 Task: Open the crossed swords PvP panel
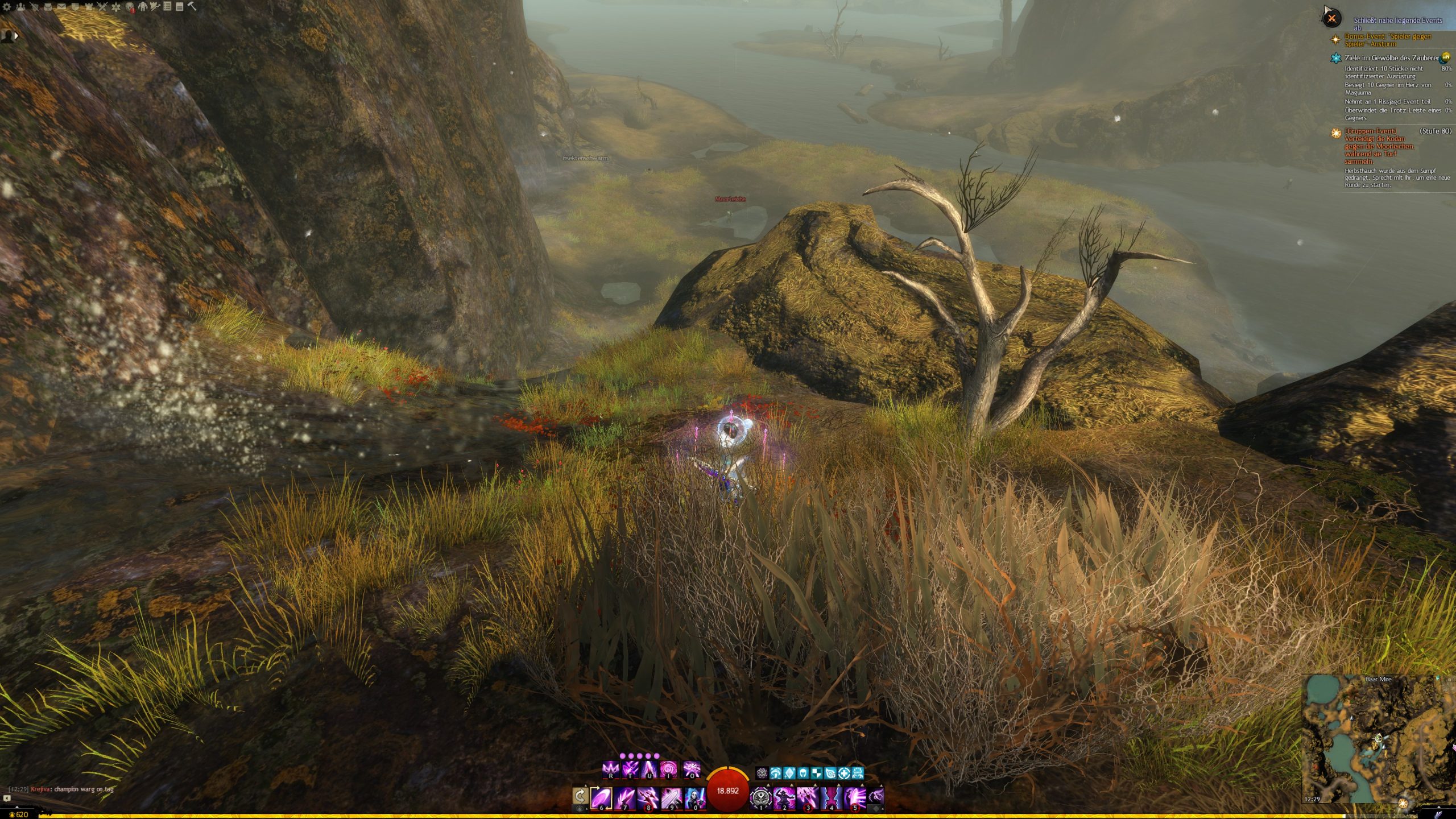coord(102,7)
